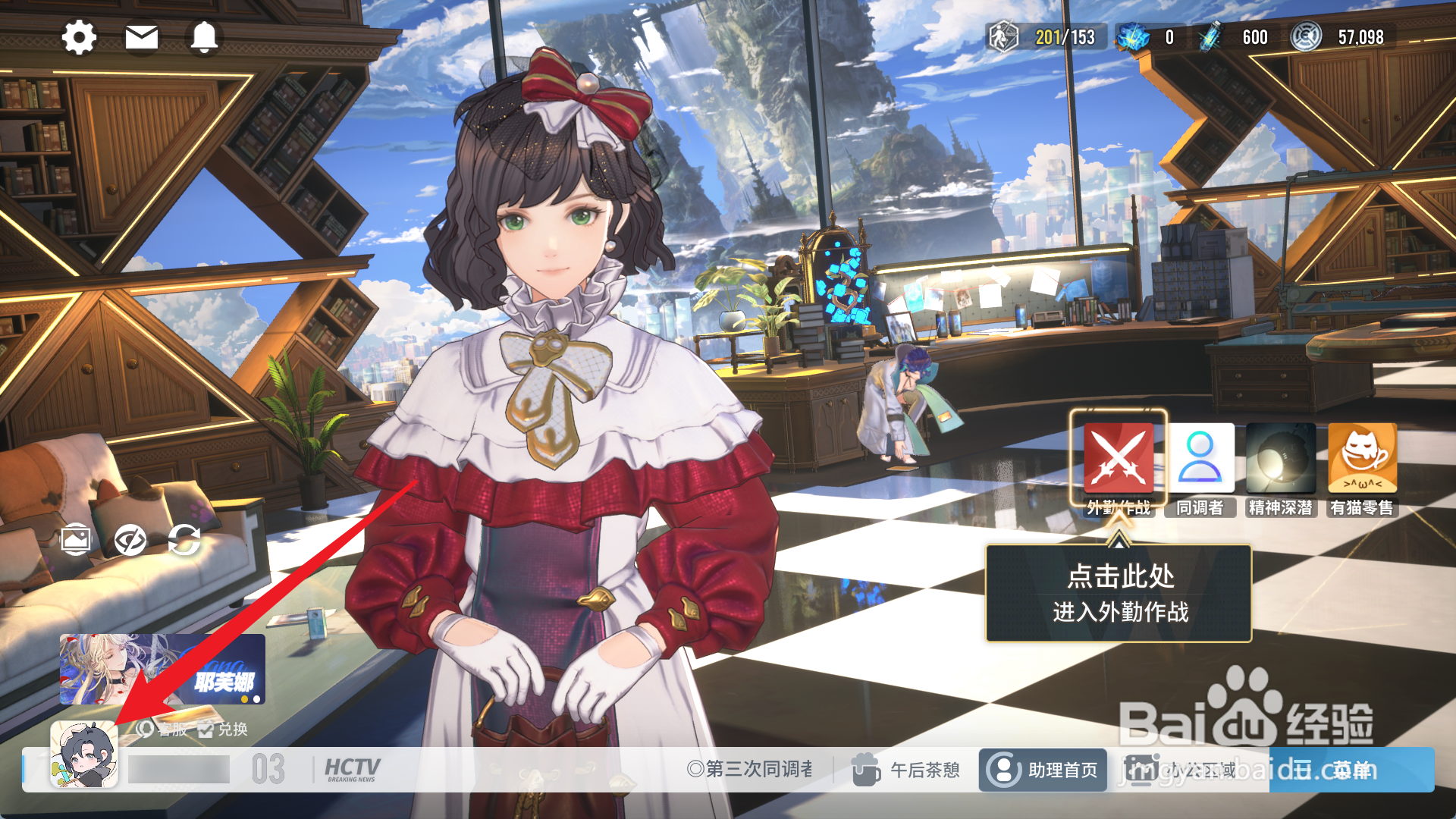Check the bell notifications

coord(204,36)
